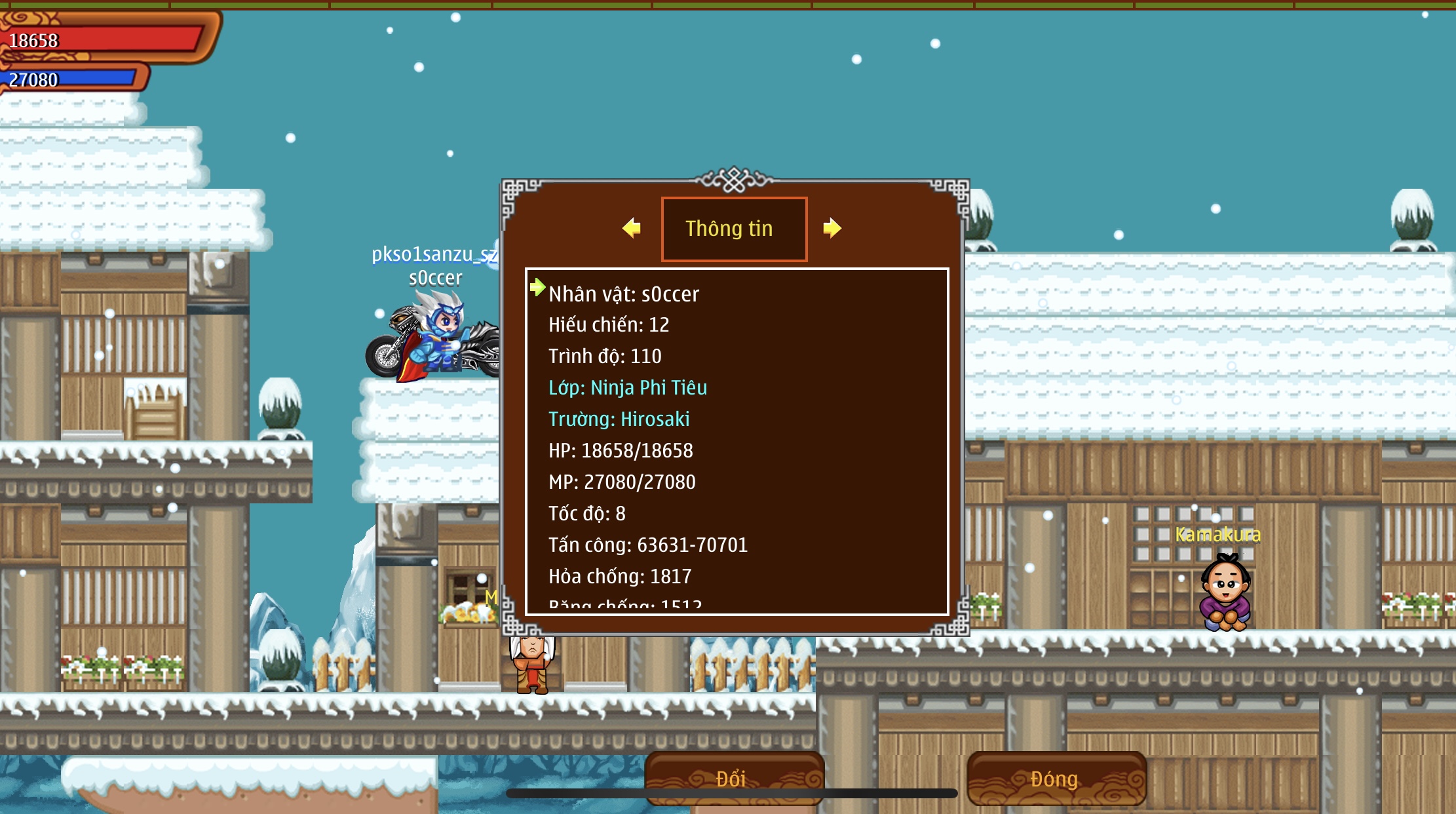Go to the next tab with the right arrow
1456x814 pixels.
(x=832, y=228)
